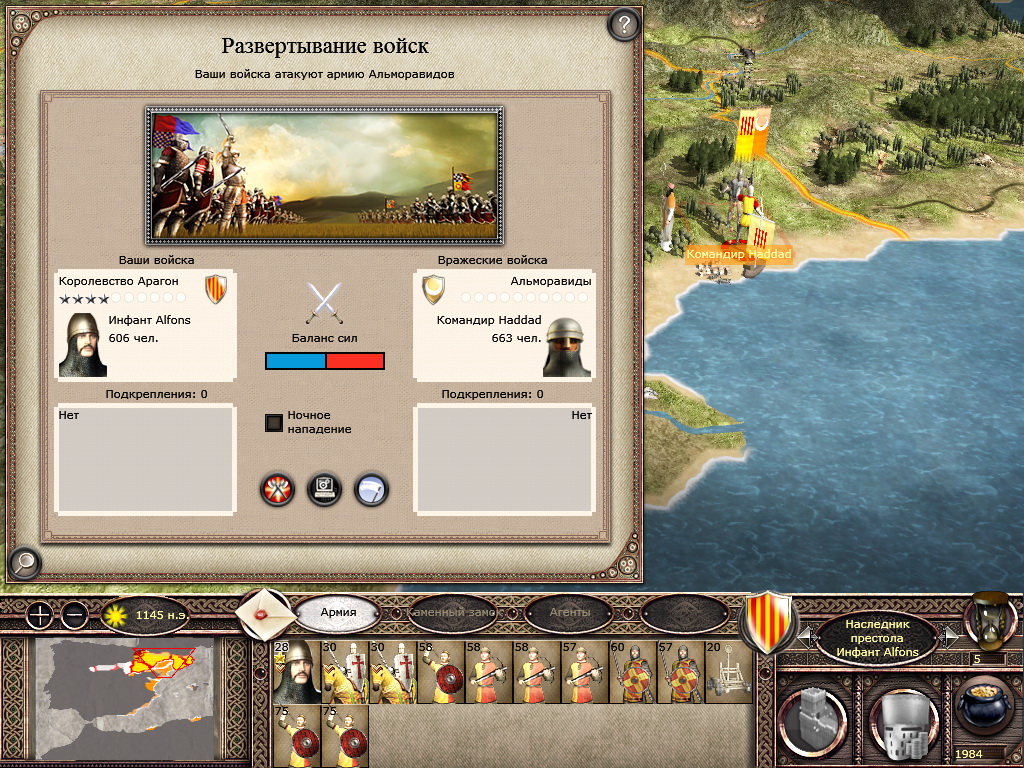Image resolution: width=1024 pixels, height=768 pixels.
Task: Switch to the Армия tab
Action: click(x=338, y=612)
